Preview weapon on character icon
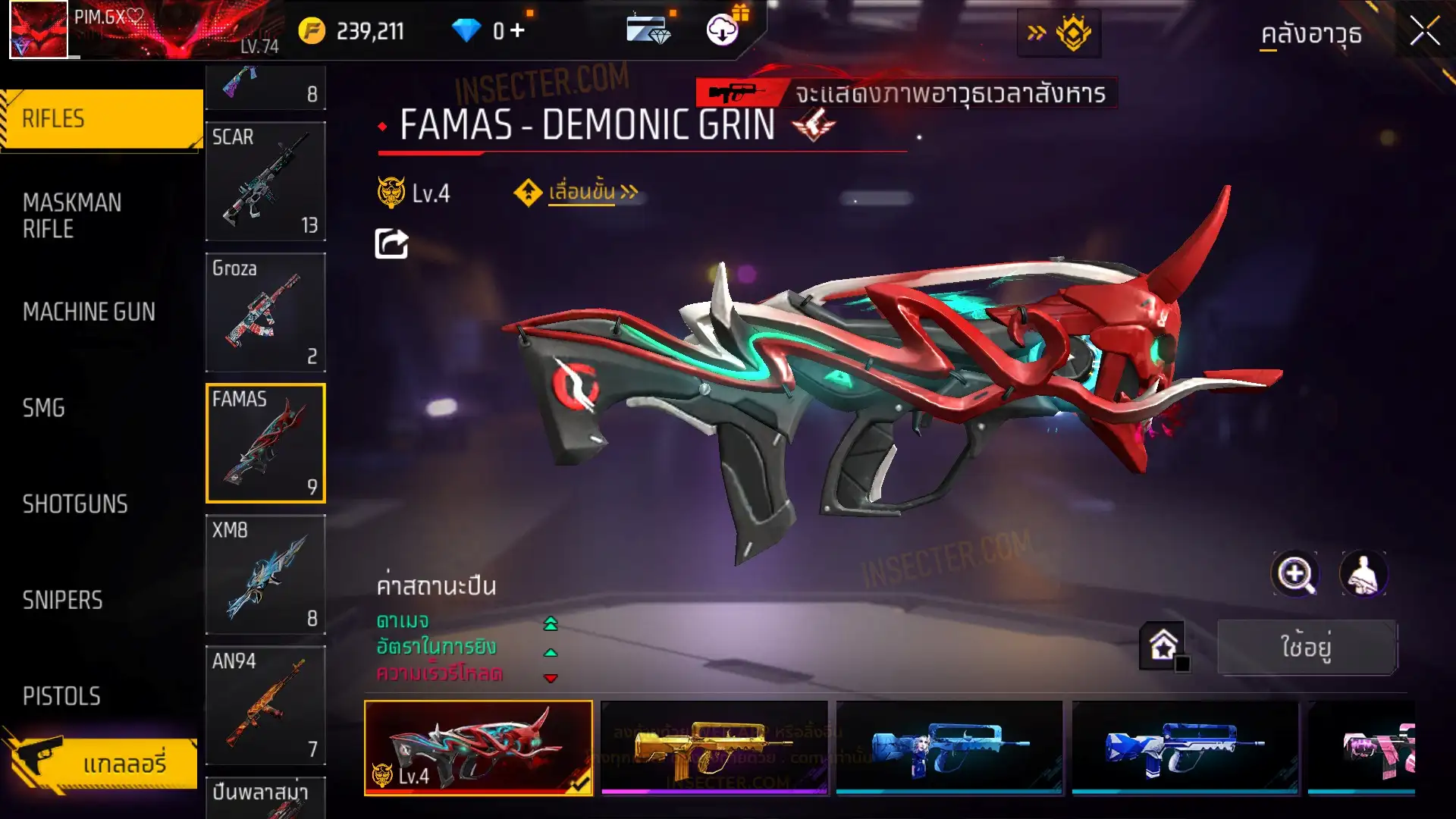This screenshot has height=819, width=1456. (x=1363, y=574)
